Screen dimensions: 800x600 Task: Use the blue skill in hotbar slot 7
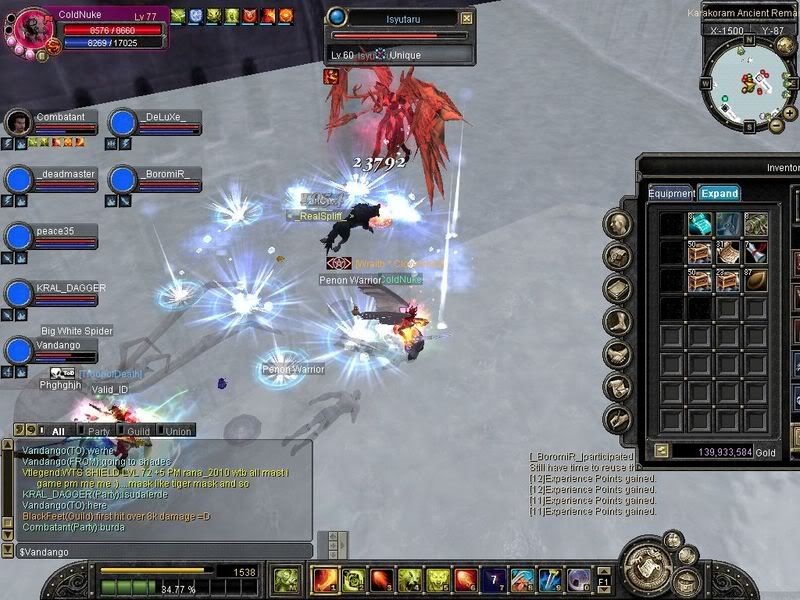pyautogui.click(x=494, y=579)
